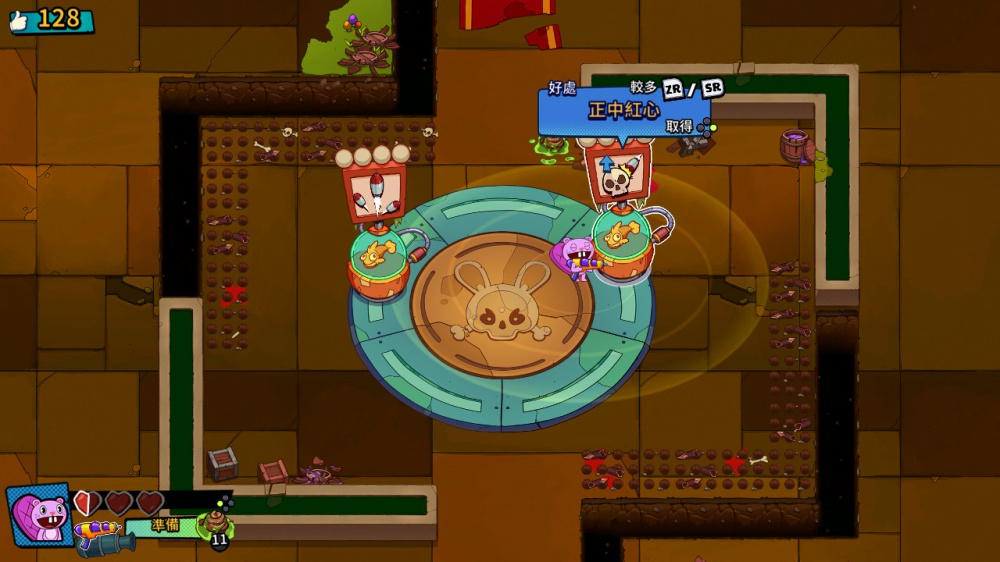
Task: Use the poop bomb item icon
Action: pyautogui.click(x=216, y=524)
